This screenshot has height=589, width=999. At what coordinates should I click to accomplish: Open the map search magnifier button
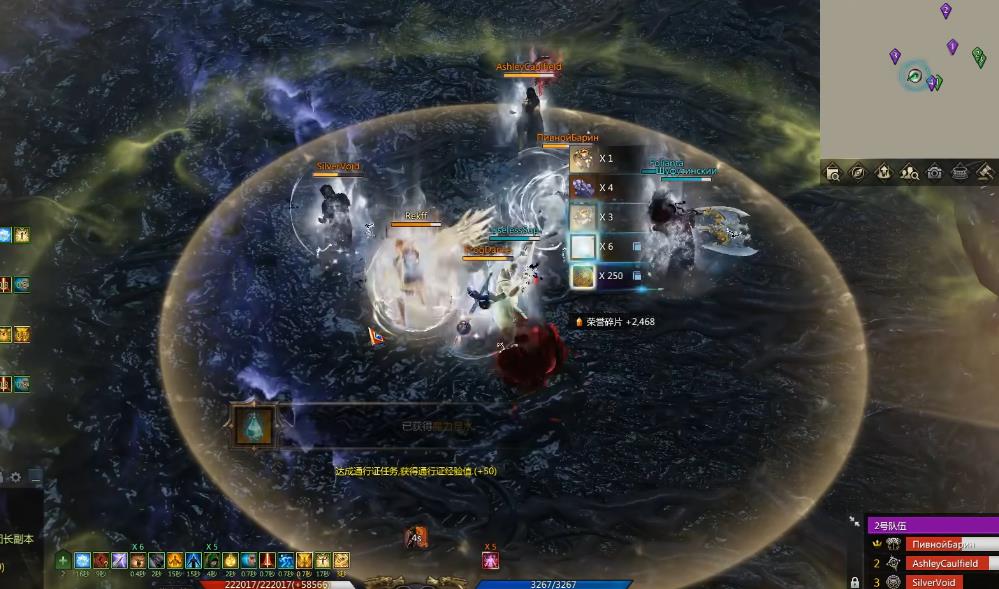pos(833,173)
